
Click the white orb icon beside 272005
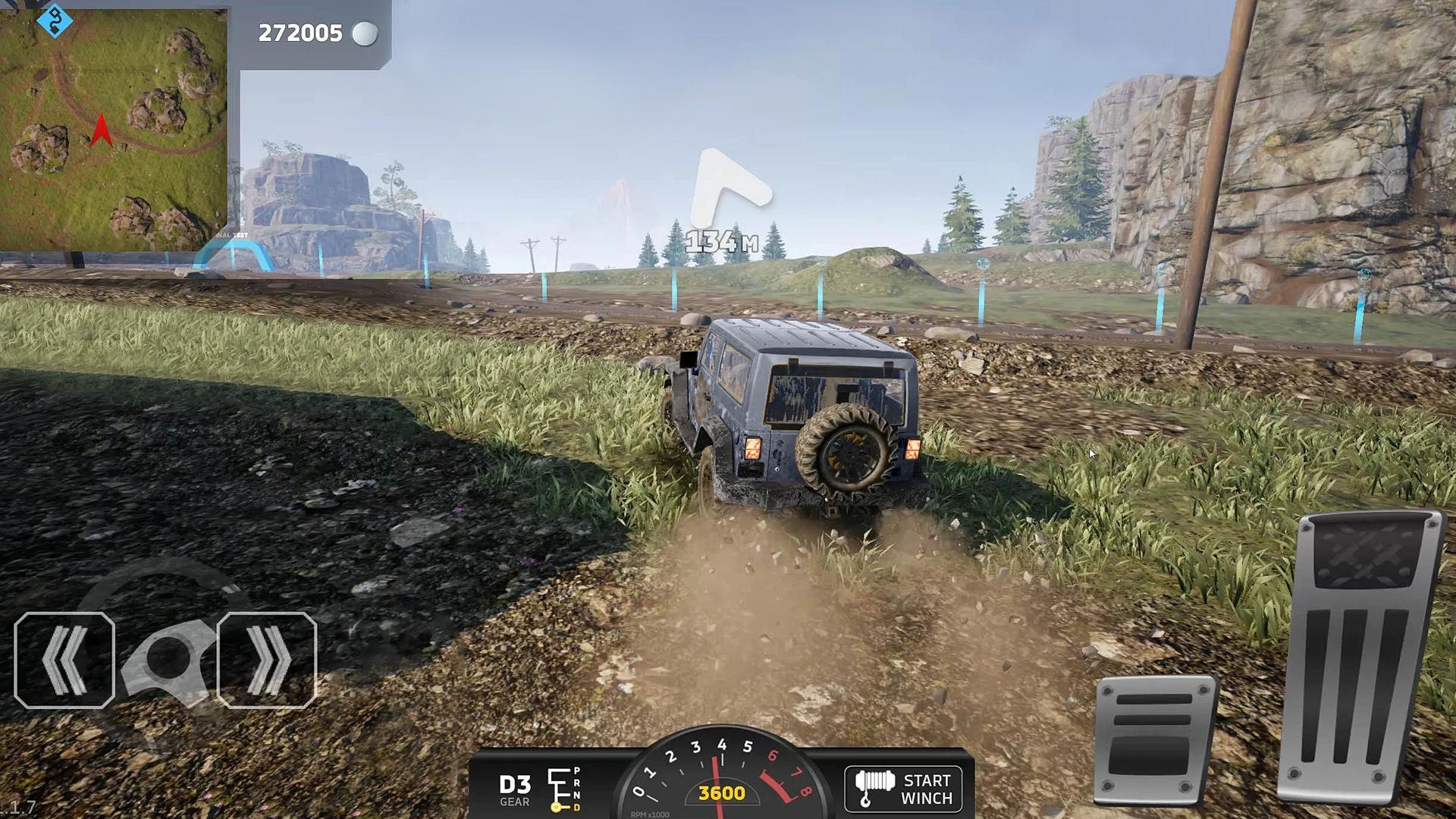tap(367, 33)
